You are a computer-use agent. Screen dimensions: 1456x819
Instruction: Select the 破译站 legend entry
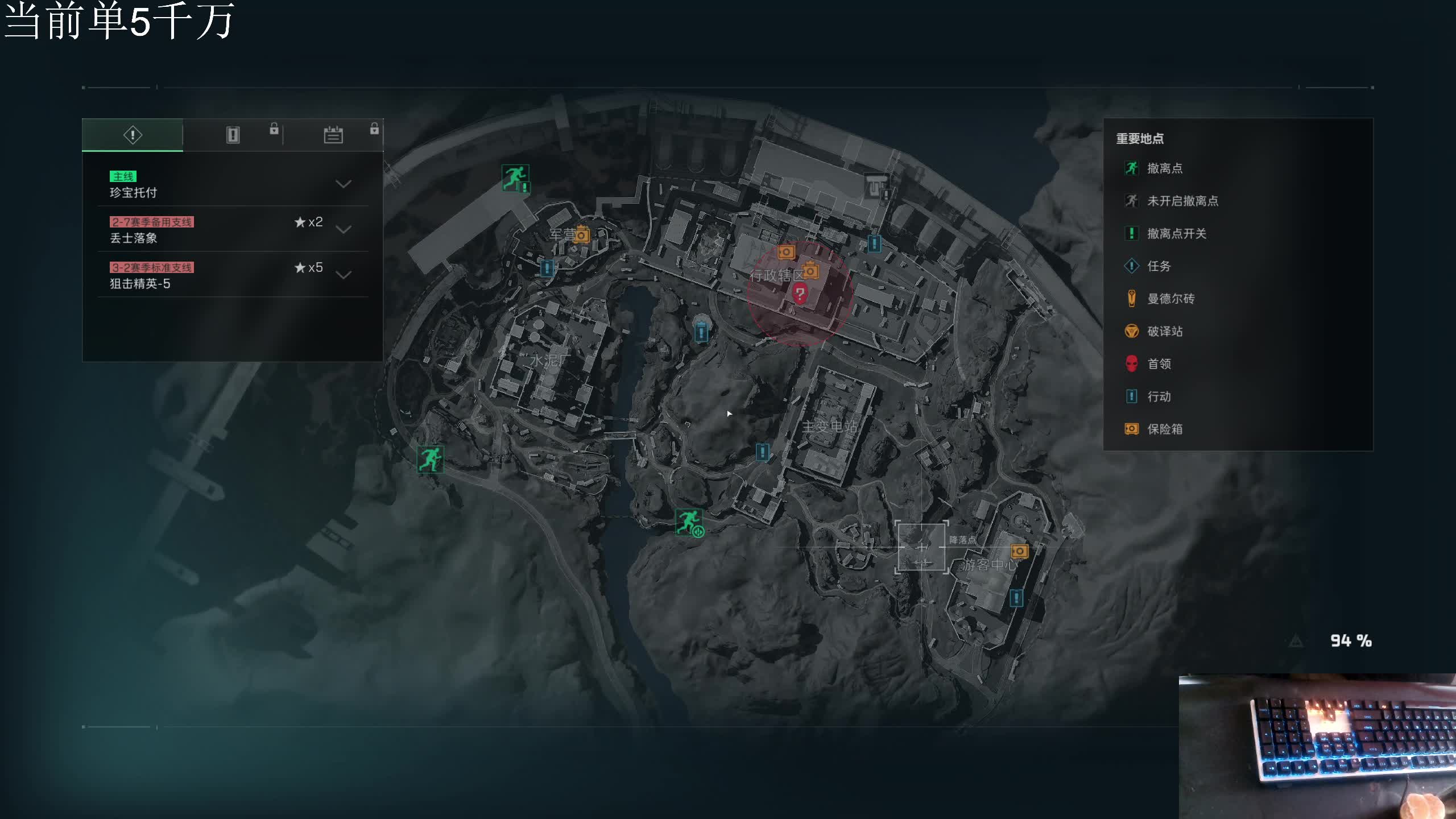click(x=1164, y=332)
